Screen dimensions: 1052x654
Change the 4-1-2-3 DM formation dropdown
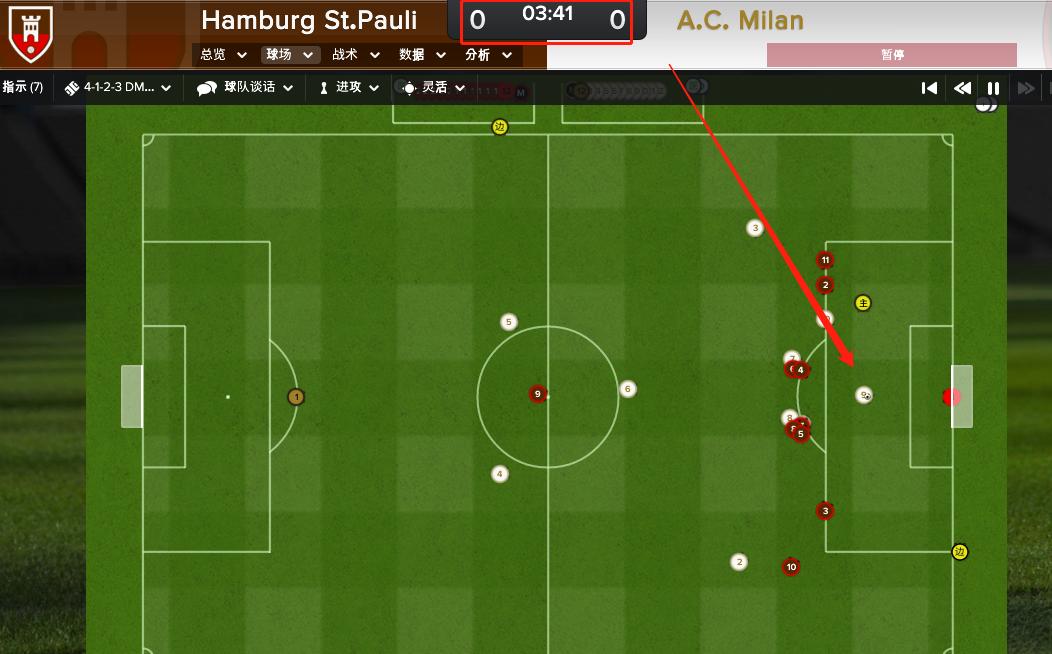click(118, 88)
